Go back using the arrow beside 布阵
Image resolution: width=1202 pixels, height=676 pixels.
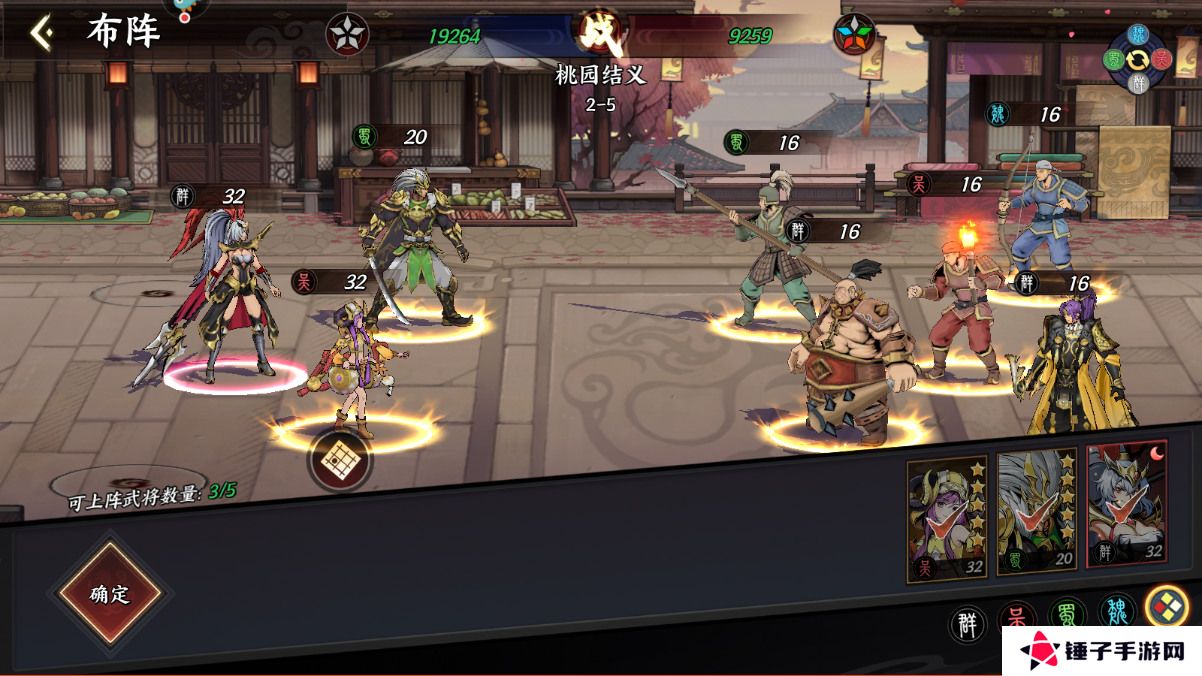[x=41, y=33]
